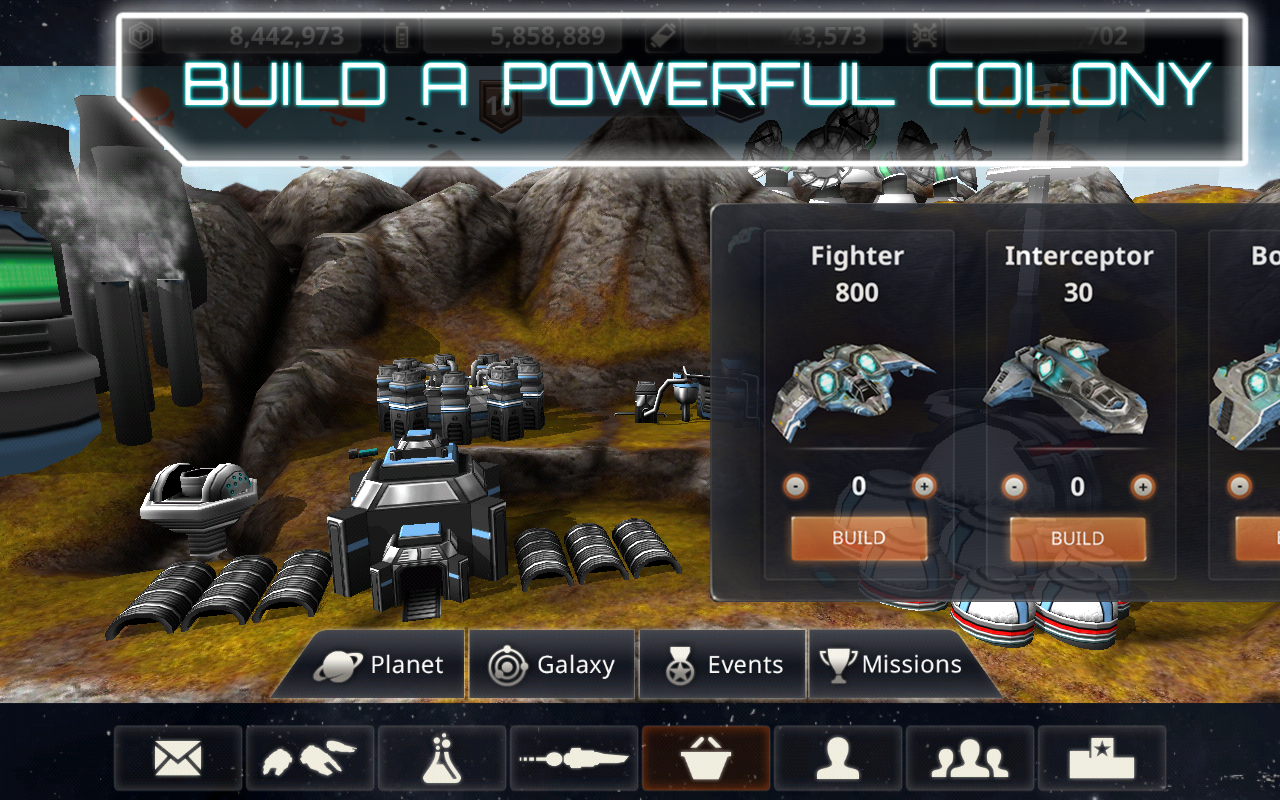Open the weapons menu
Image resolution: width=1280 pixels, height=800 pixels.
[x=573, y=757]
